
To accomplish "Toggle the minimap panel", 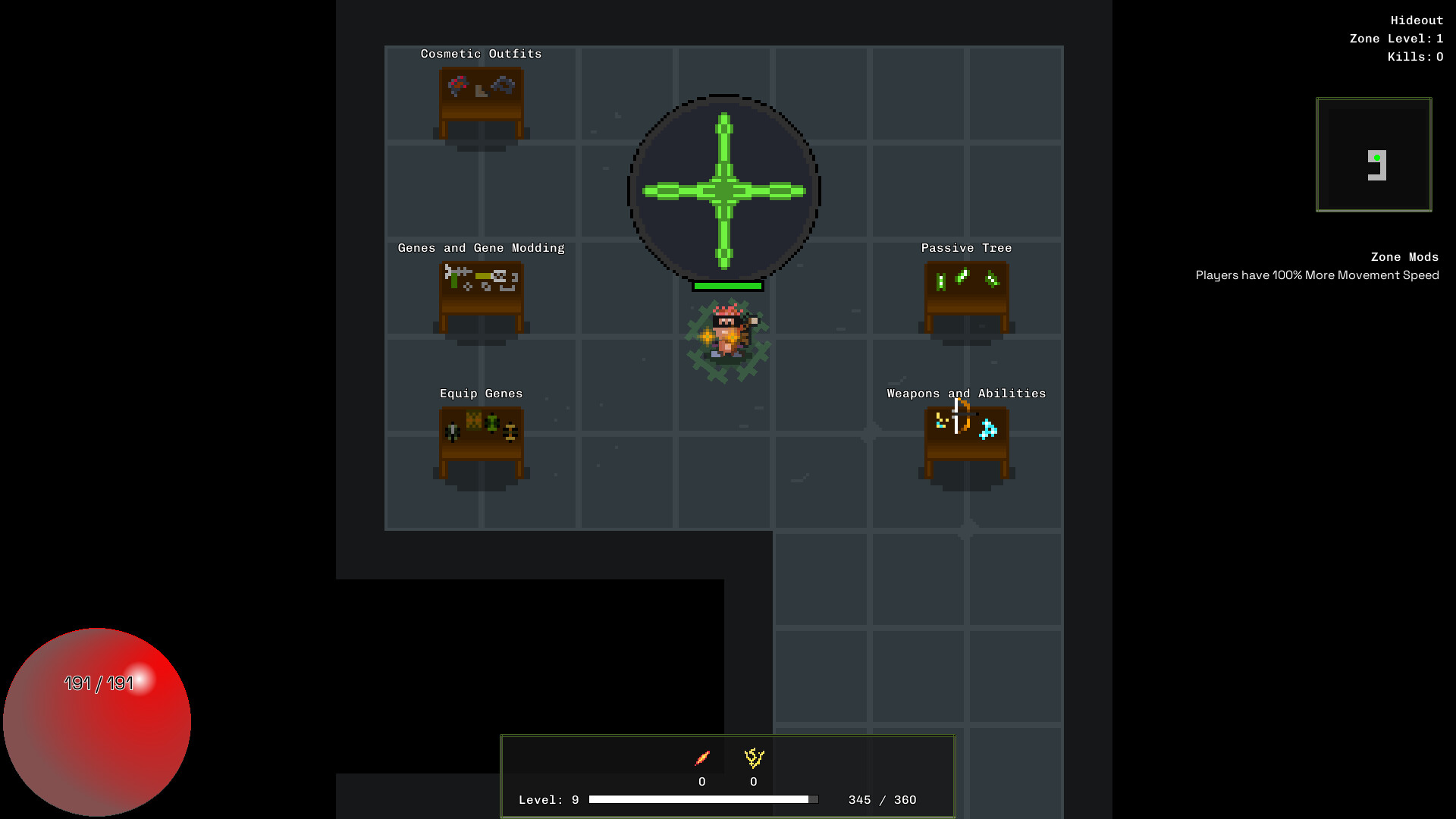I will [1373, 154].
